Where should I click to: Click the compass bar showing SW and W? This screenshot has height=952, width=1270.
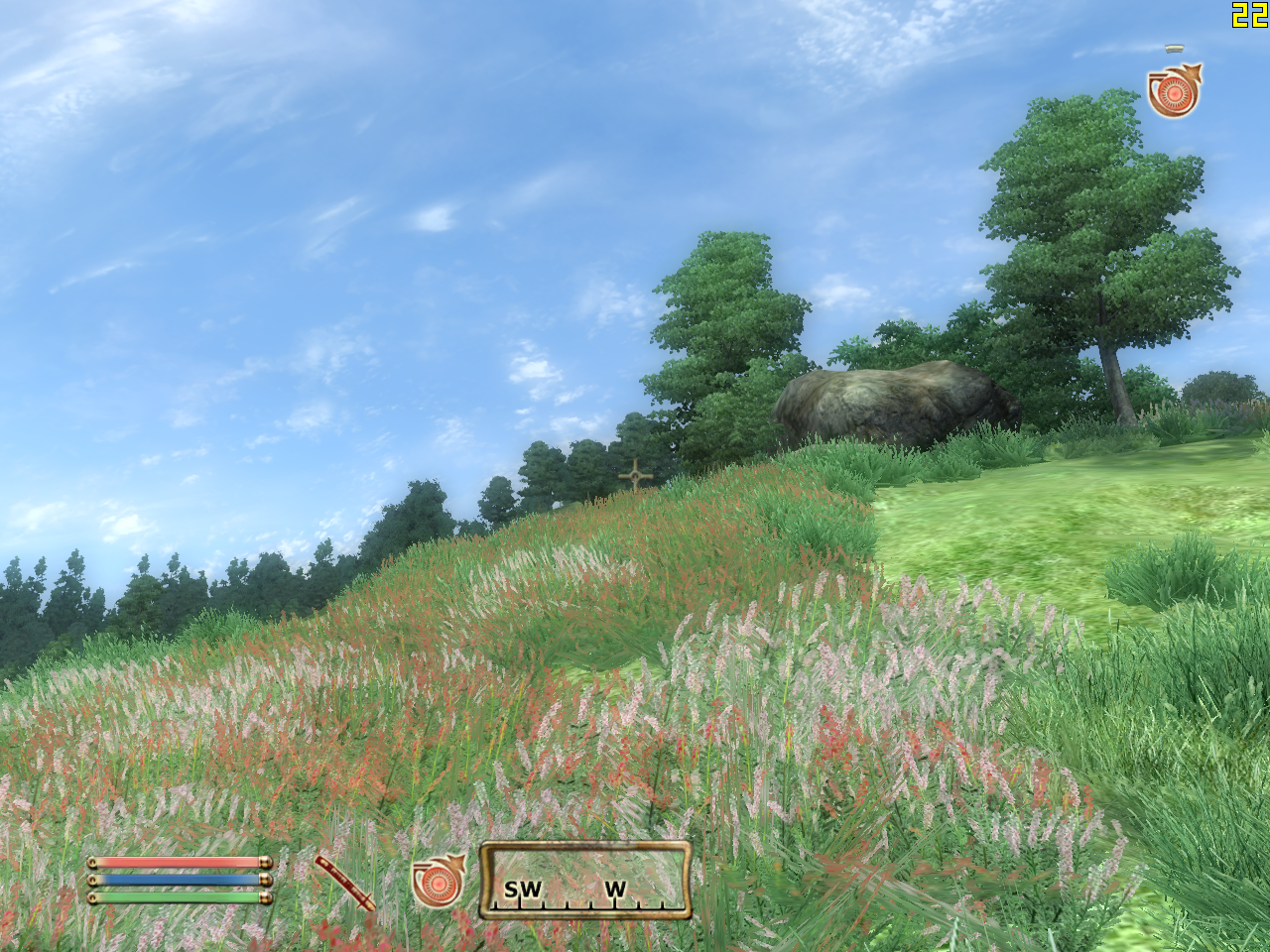(x=585, y=880)
